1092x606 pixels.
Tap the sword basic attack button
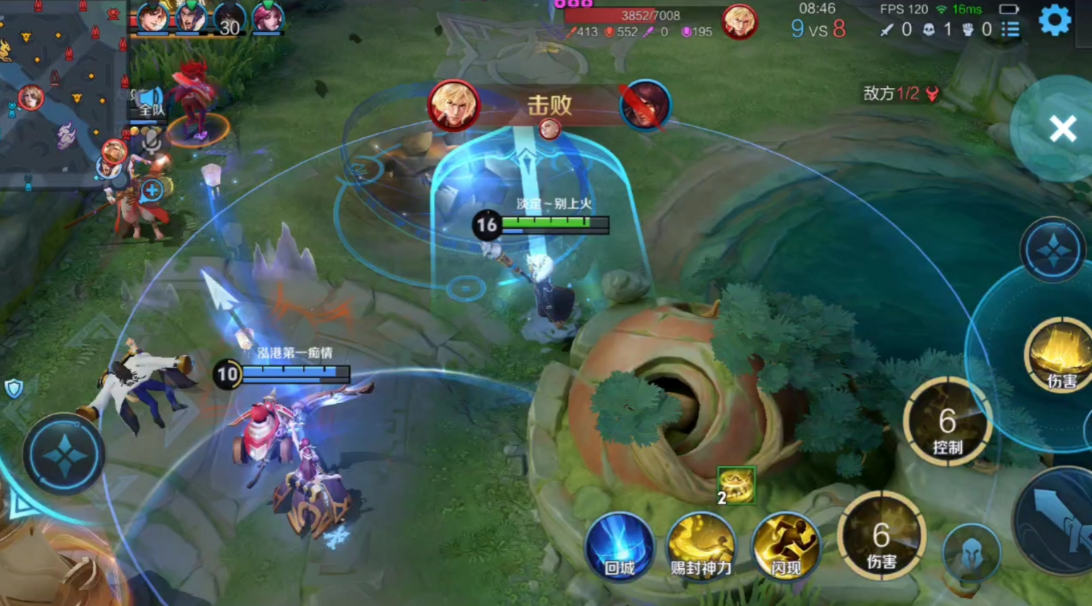[1058, 518]
